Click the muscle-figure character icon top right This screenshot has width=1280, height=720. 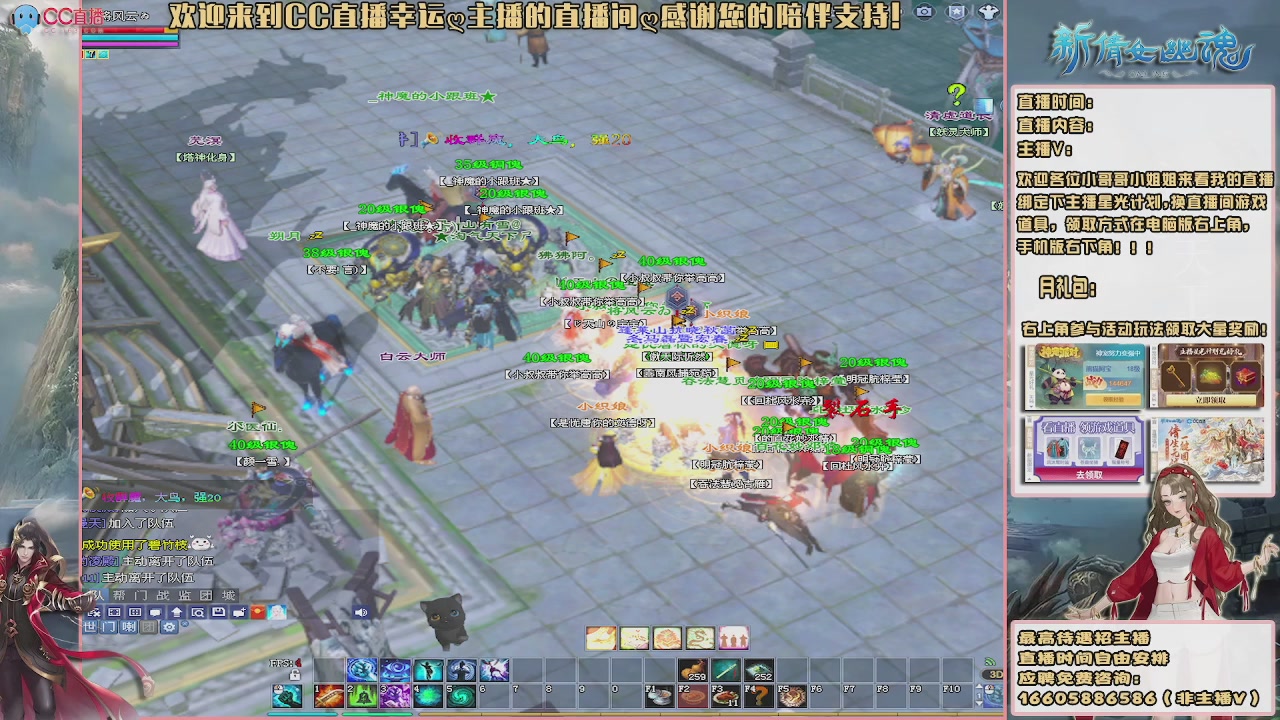coord(988,12)
